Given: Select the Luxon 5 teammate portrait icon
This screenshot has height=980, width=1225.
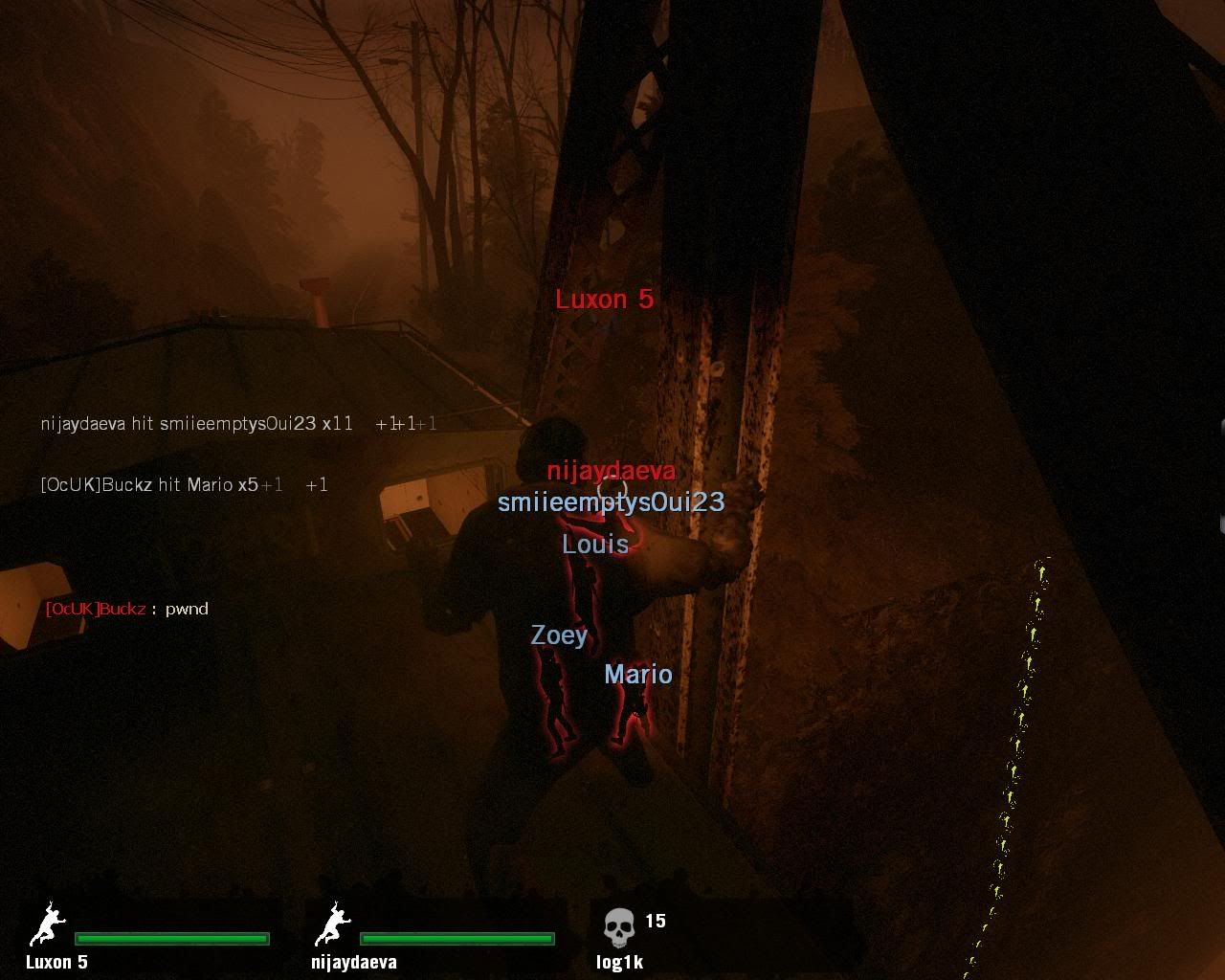Looking at the screenshot, I should 47,925.
